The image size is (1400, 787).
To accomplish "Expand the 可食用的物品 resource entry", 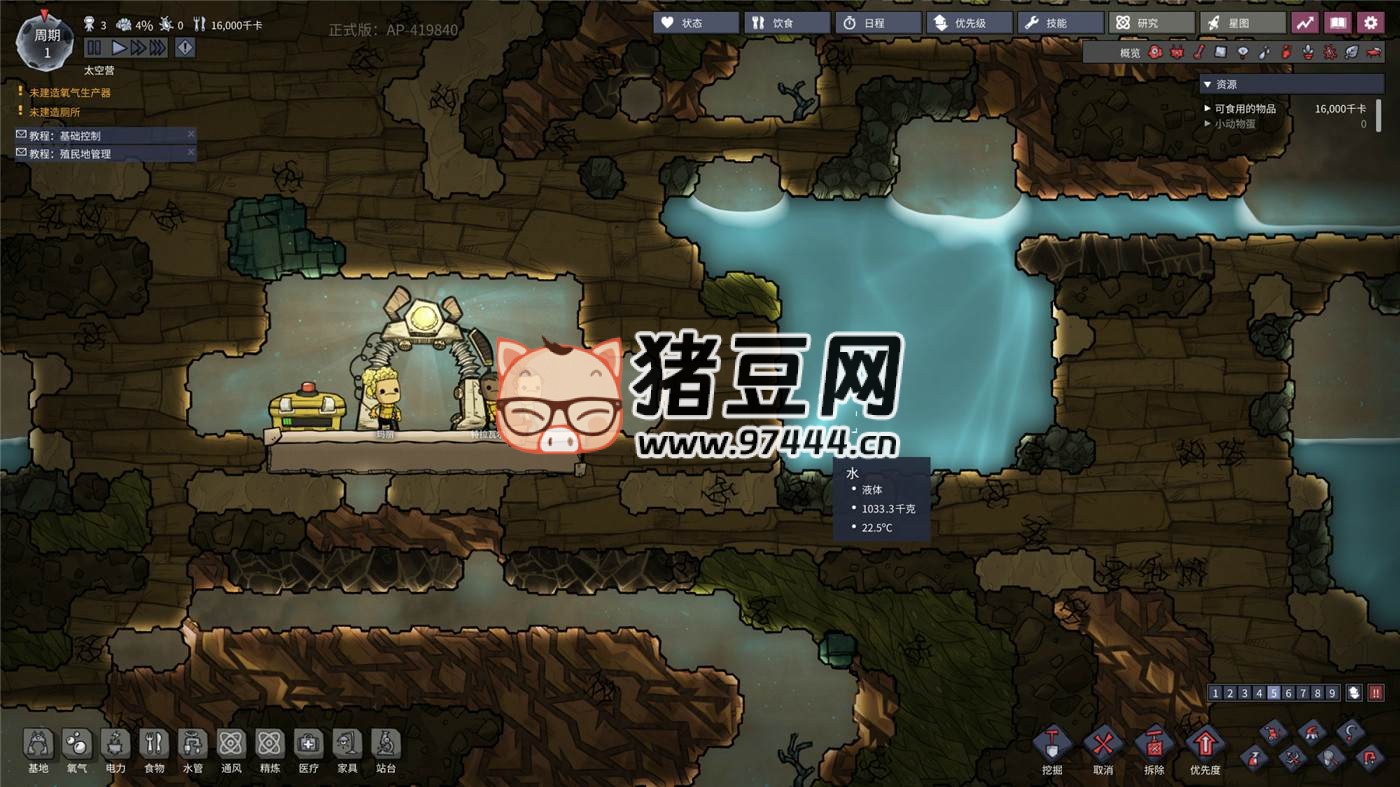I will click(x=1206, y=107).
